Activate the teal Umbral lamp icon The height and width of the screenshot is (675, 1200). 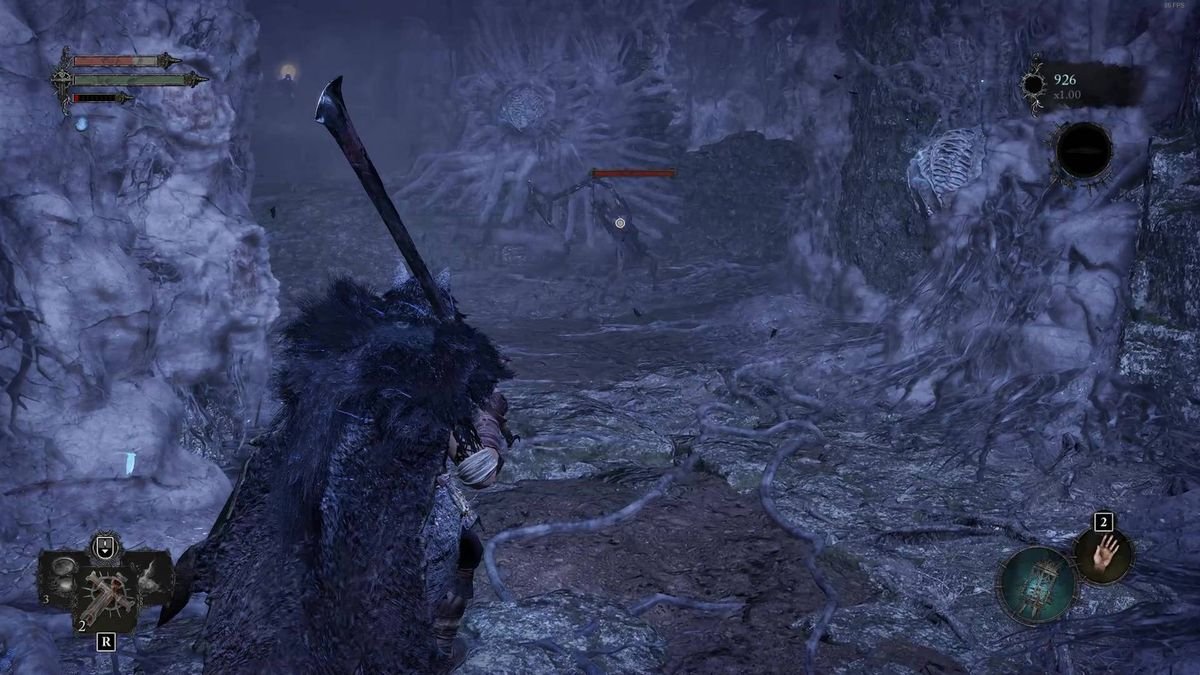pos(1037,585)
